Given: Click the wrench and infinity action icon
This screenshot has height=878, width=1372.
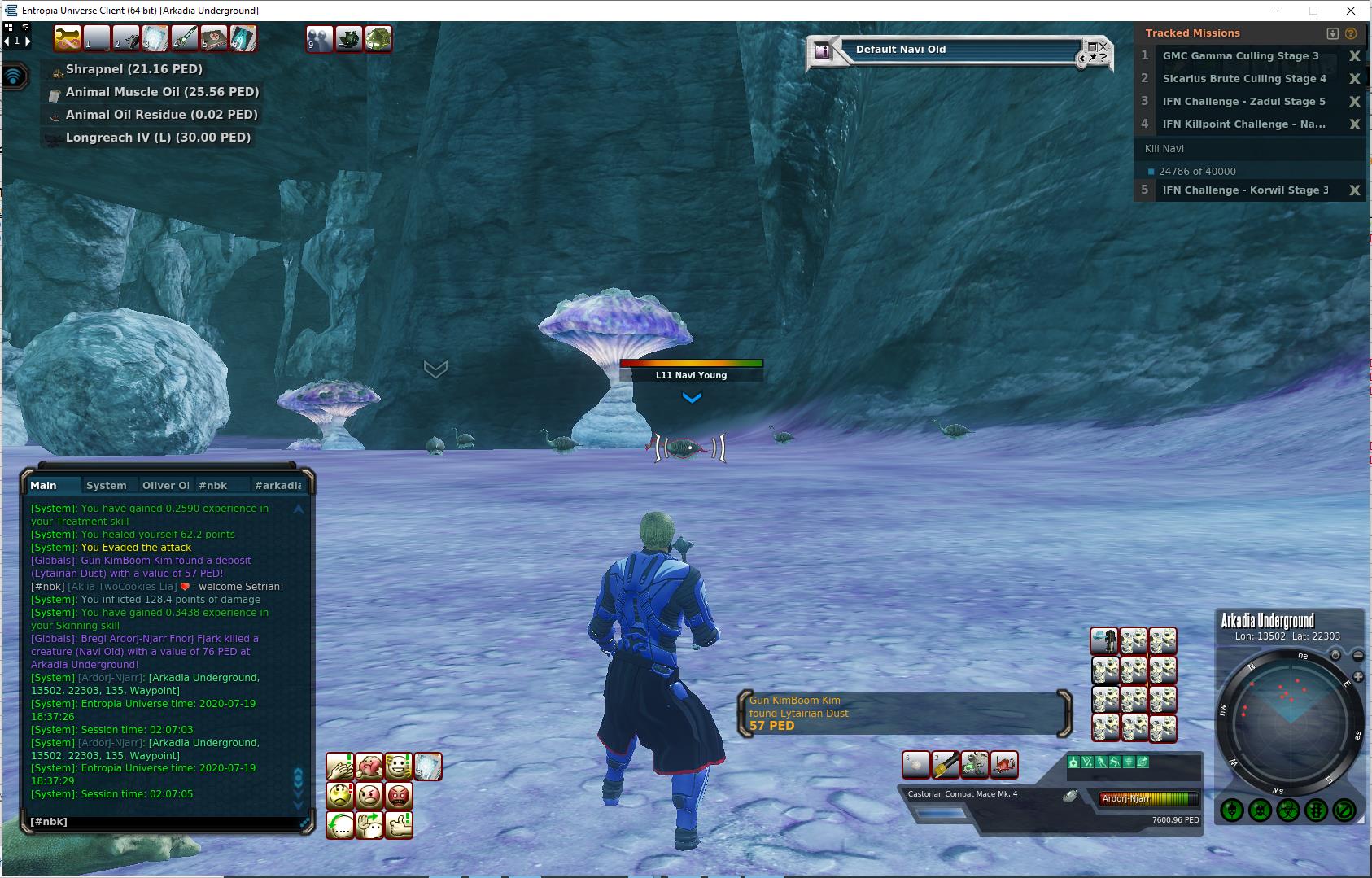Looking at the screenshot, I should pyautogui.click(x=67, y=38).
